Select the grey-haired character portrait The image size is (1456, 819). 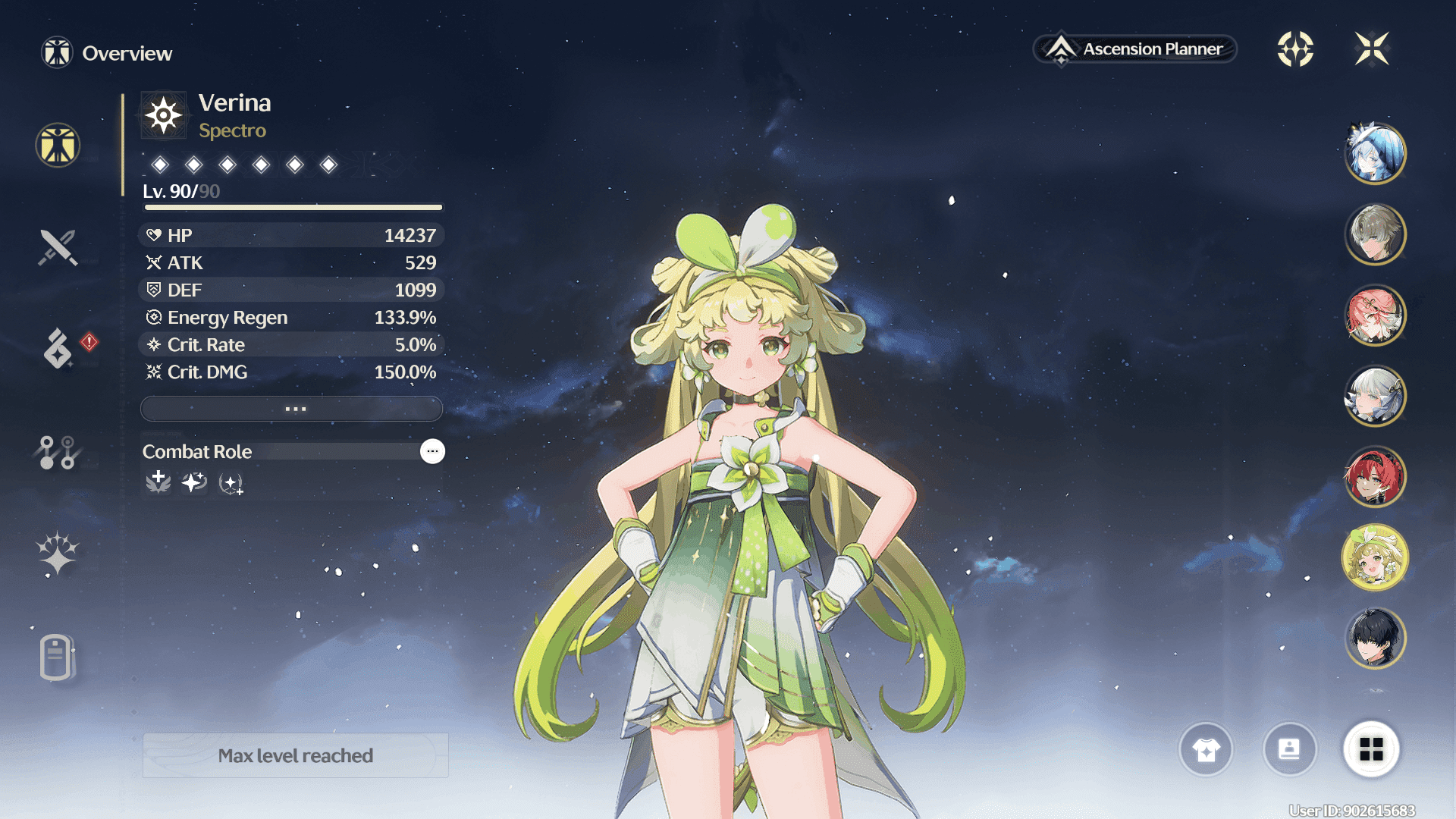(1375, 234)
